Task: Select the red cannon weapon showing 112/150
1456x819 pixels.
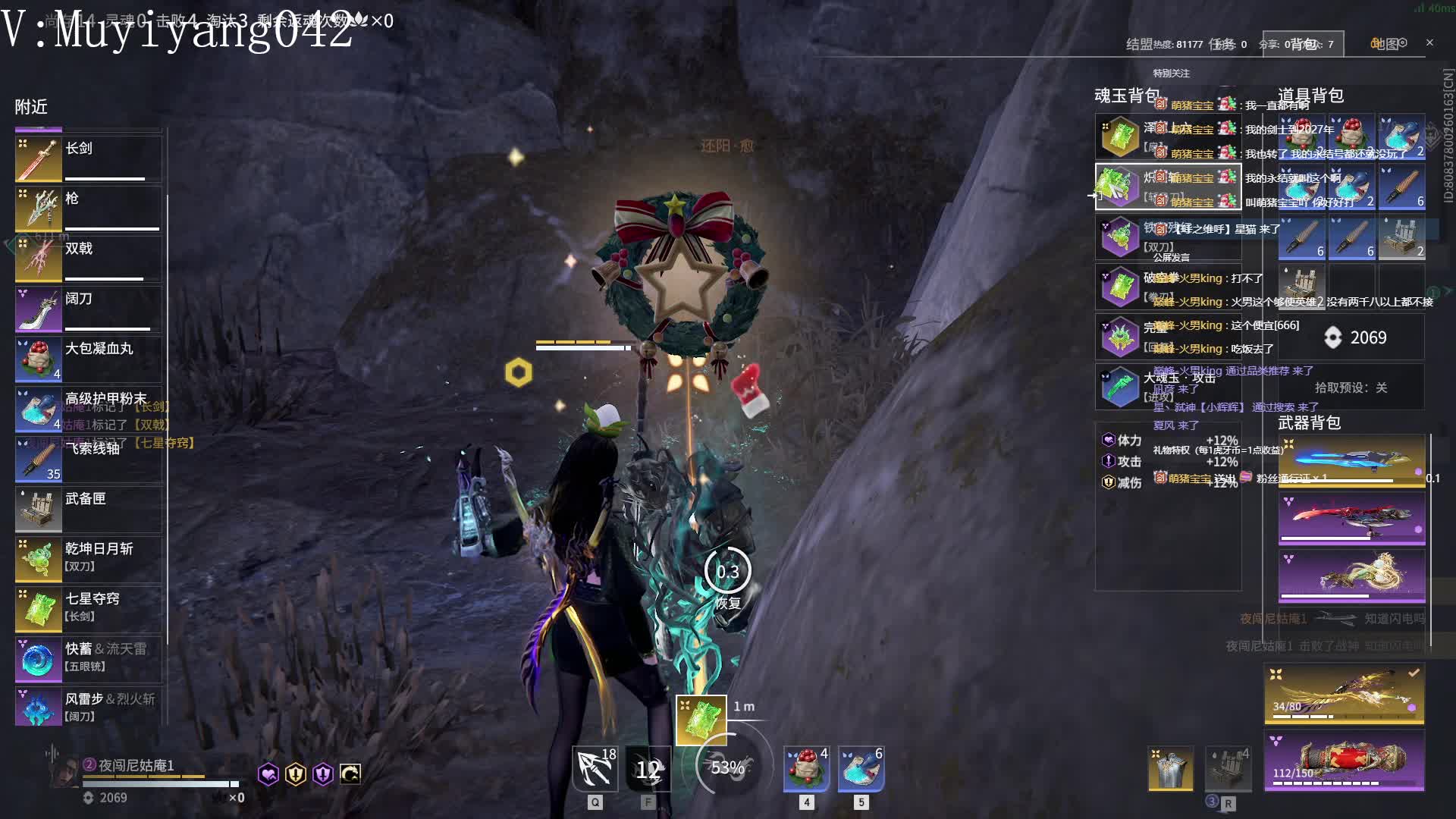Action: pyautogui.click(x=1344, y=761)
